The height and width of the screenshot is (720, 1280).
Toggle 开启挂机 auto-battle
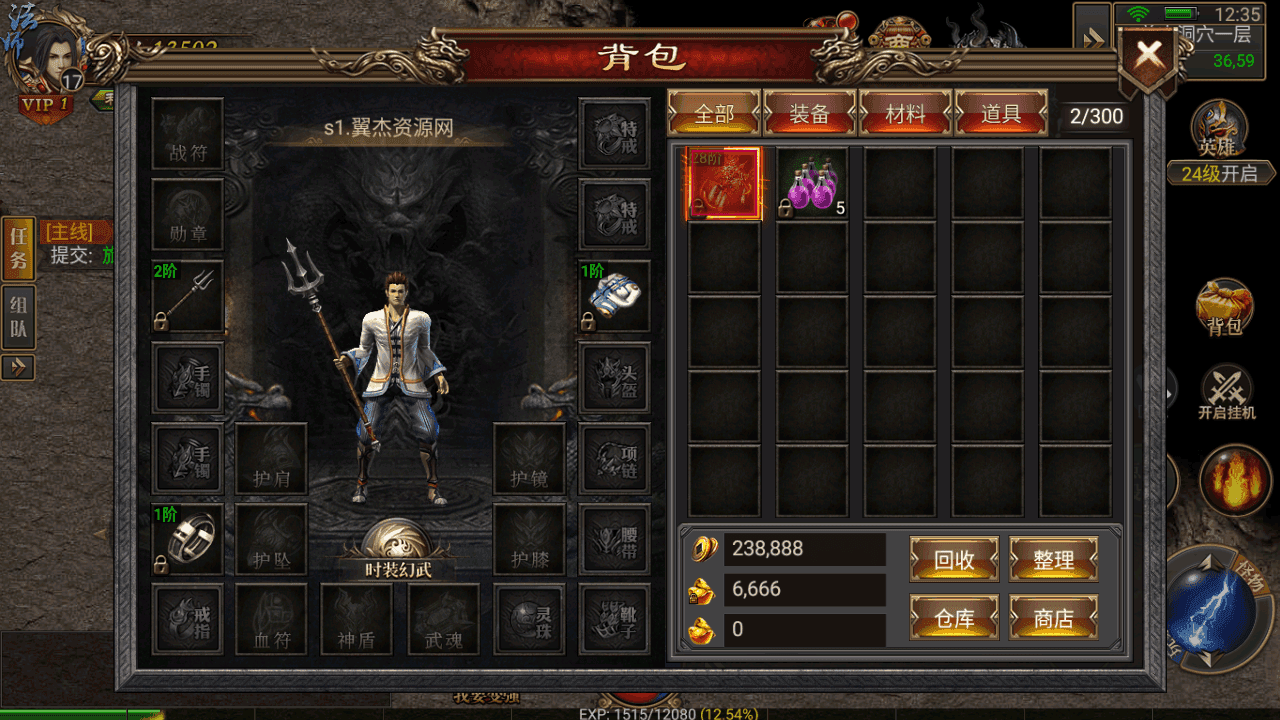[1226, 392]
